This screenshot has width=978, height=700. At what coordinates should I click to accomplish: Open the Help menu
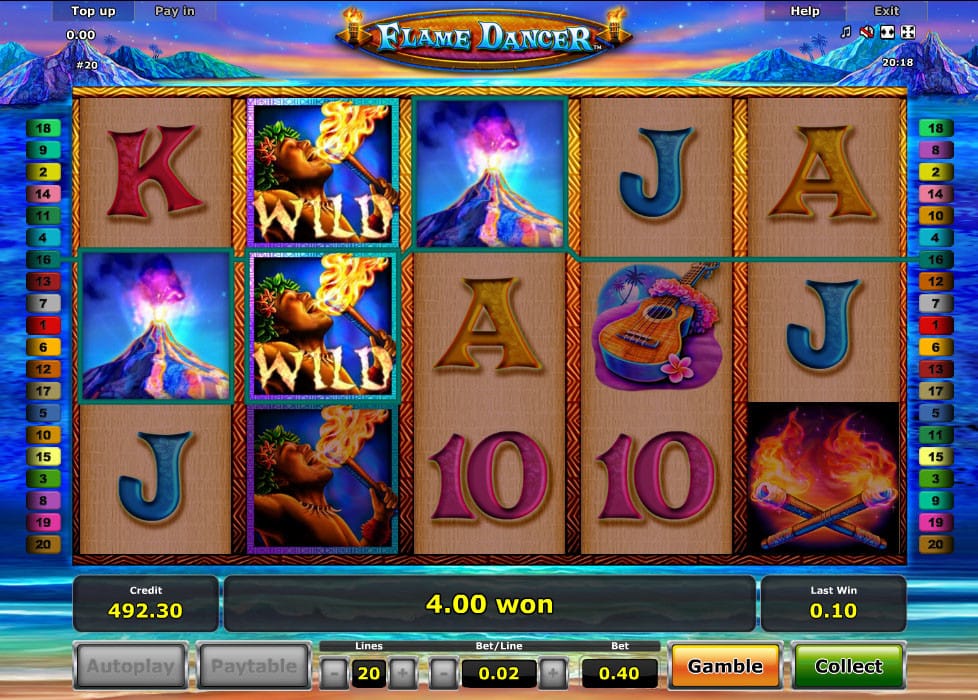pos(804,11)
